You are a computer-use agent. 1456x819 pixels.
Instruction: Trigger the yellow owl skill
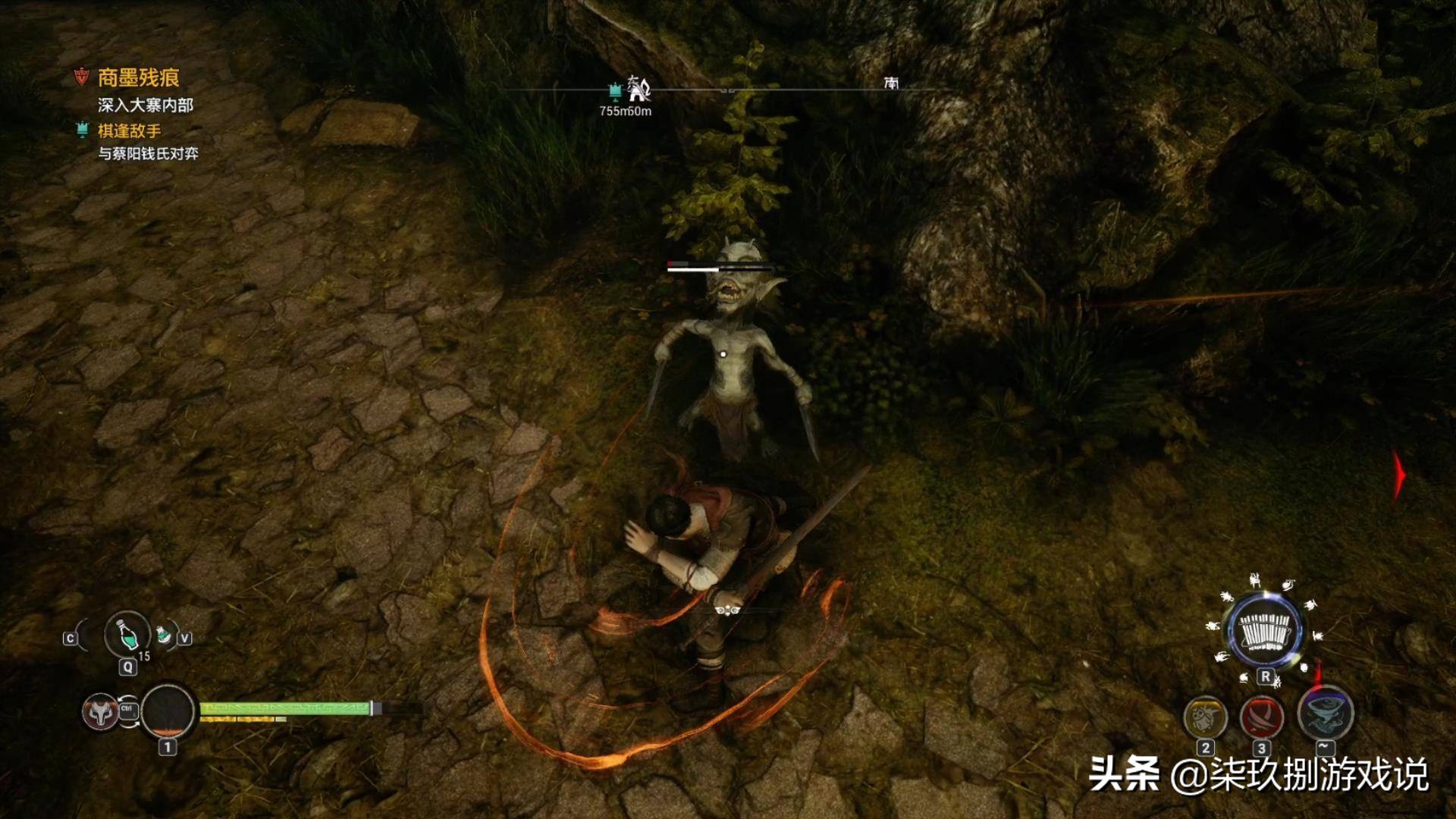[1205, 717]
